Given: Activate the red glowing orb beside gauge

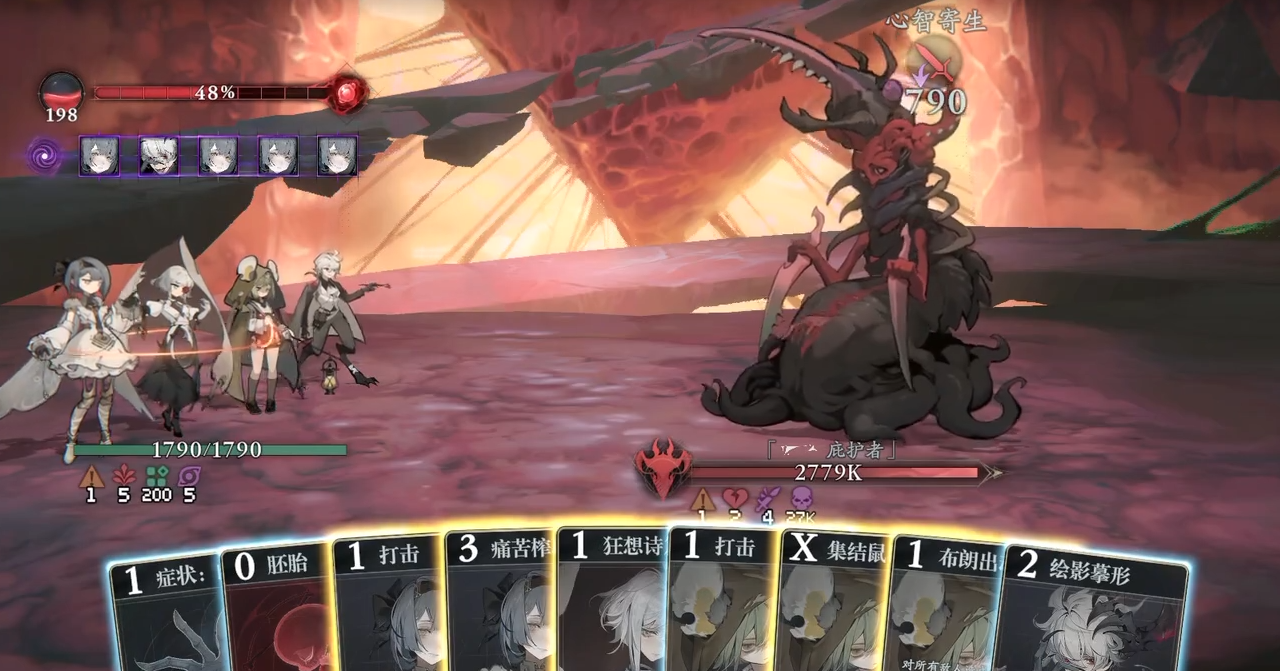Looking at the screenshot, I should pos(347,93).
